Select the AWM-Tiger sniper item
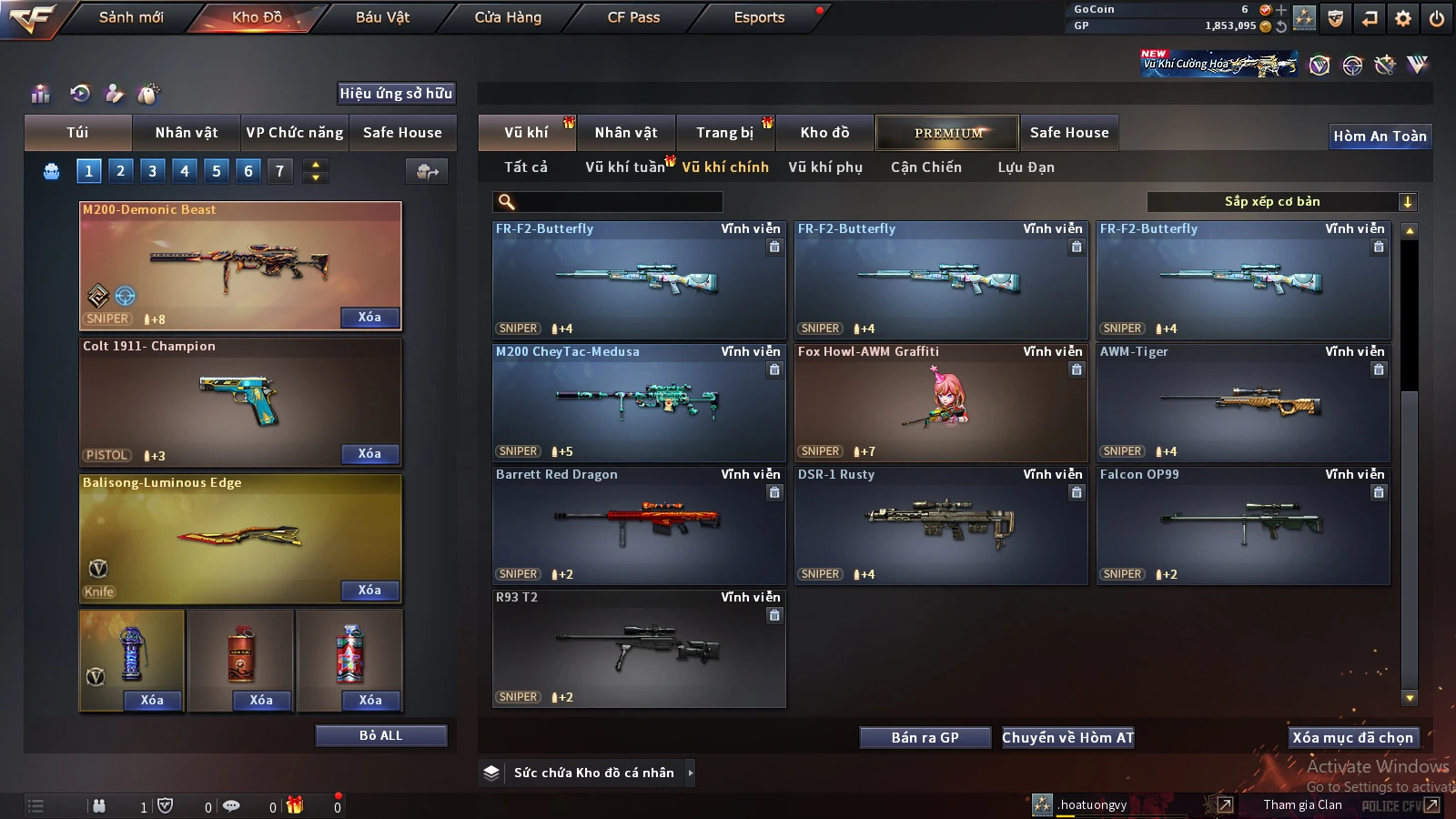Screen dimensions: 1456x819 click(x=1243, y=402)
